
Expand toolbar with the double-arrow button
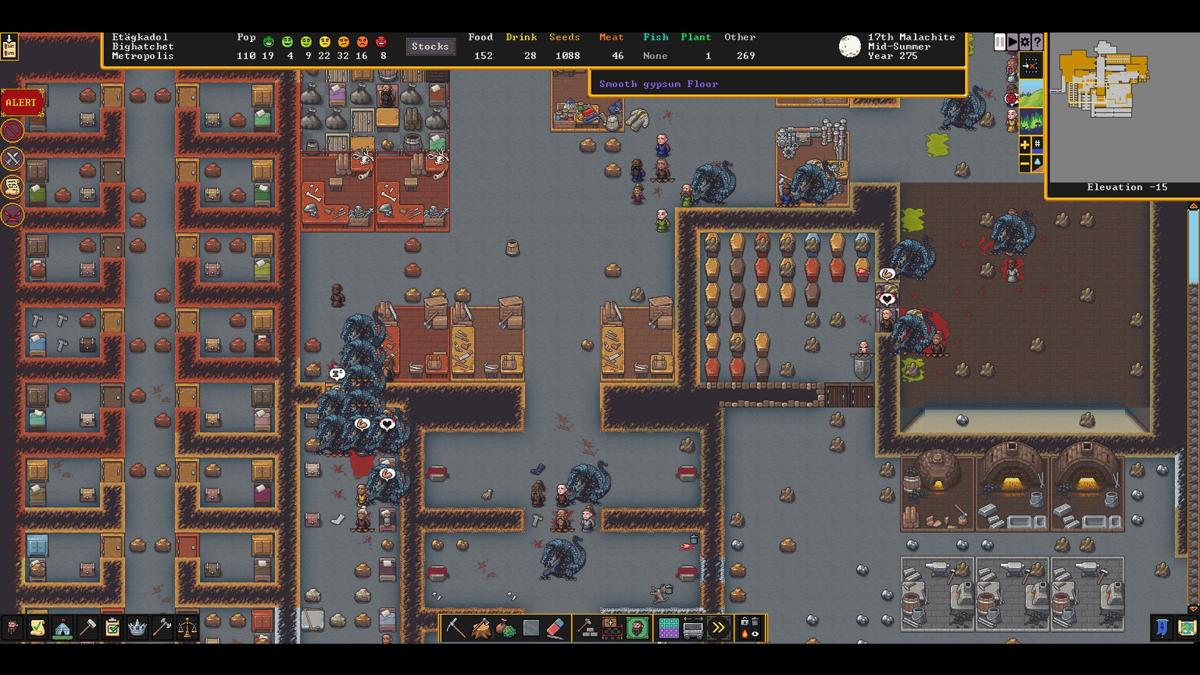[718, 628]
